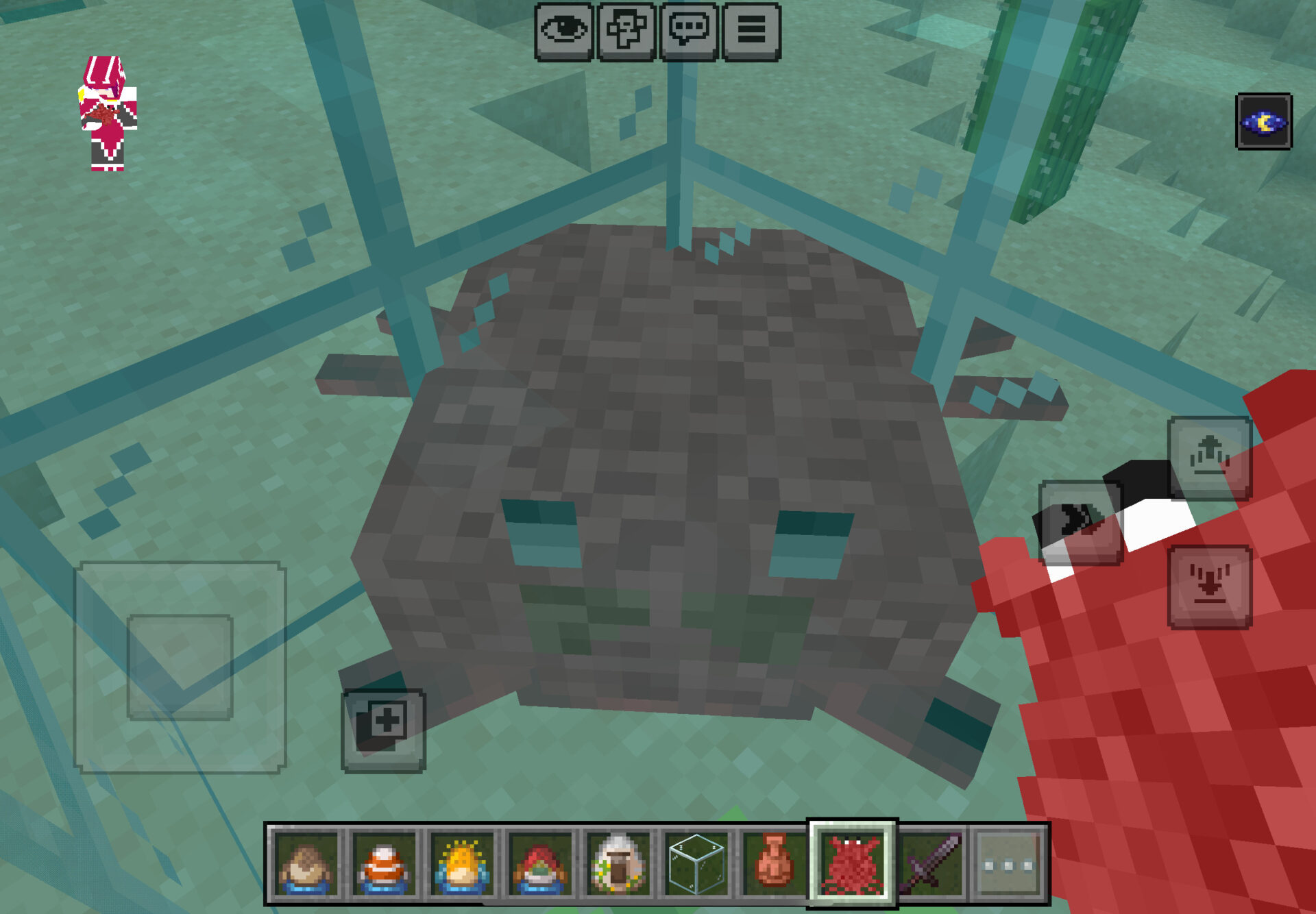Open the emote button
This screenshot has width=1316, height=914.
[626, 32]
